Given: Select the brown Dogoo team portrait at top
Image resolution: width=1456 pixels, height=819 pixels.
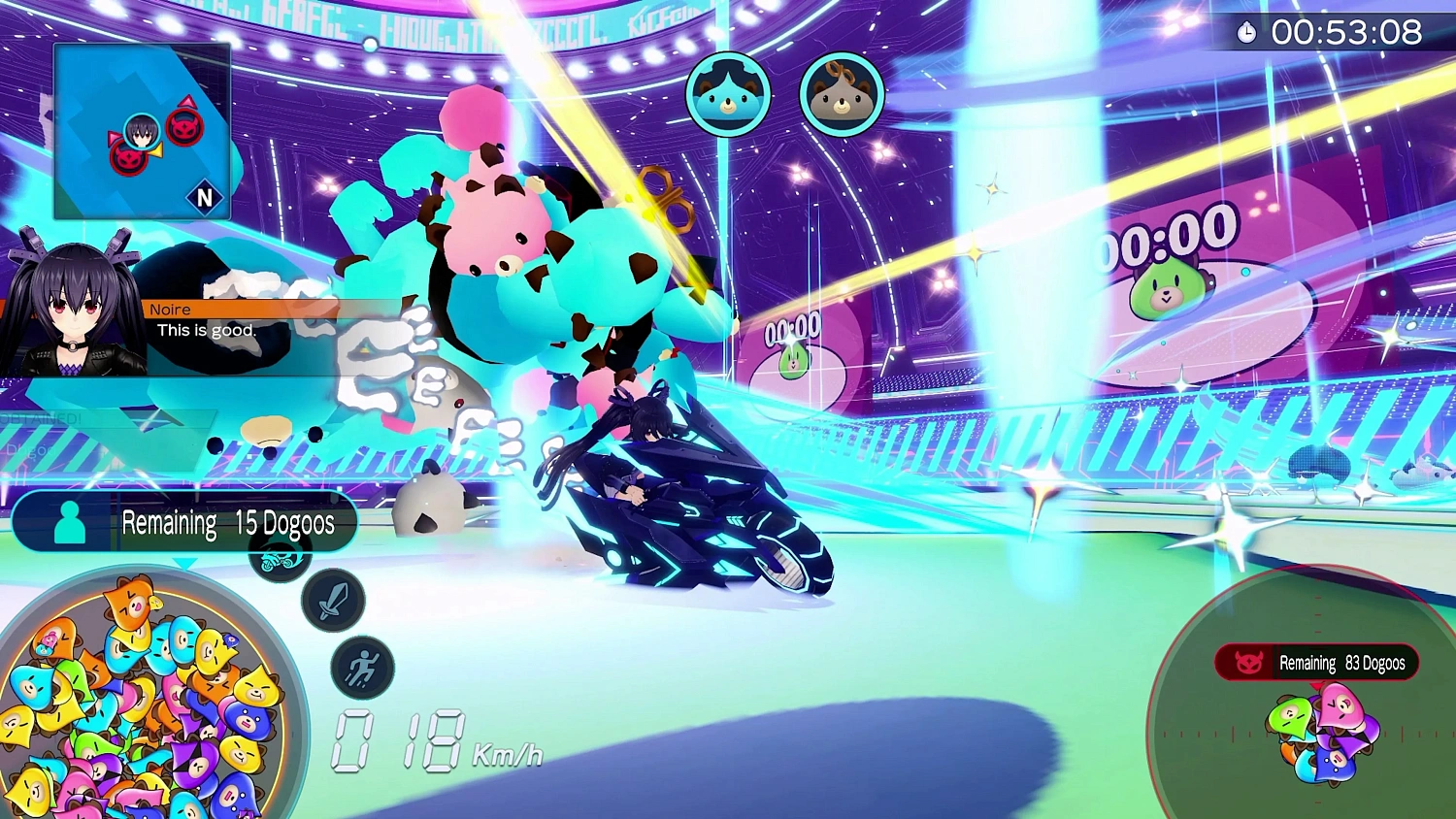Looking at the screenshot, I should point(841,94).
